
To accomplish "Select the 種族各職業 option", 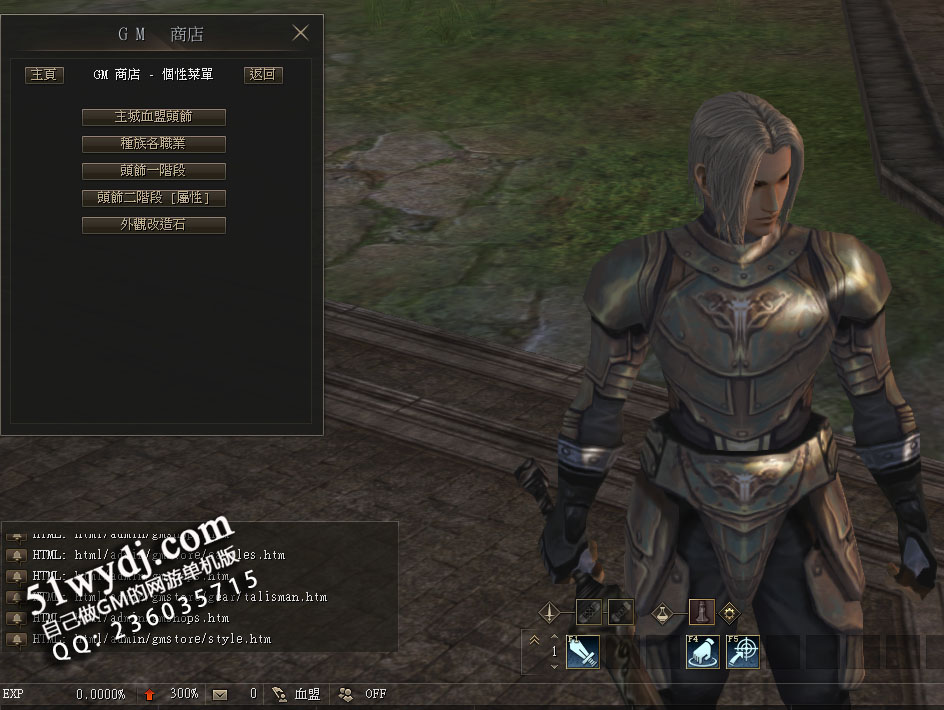I will point(153,144).
